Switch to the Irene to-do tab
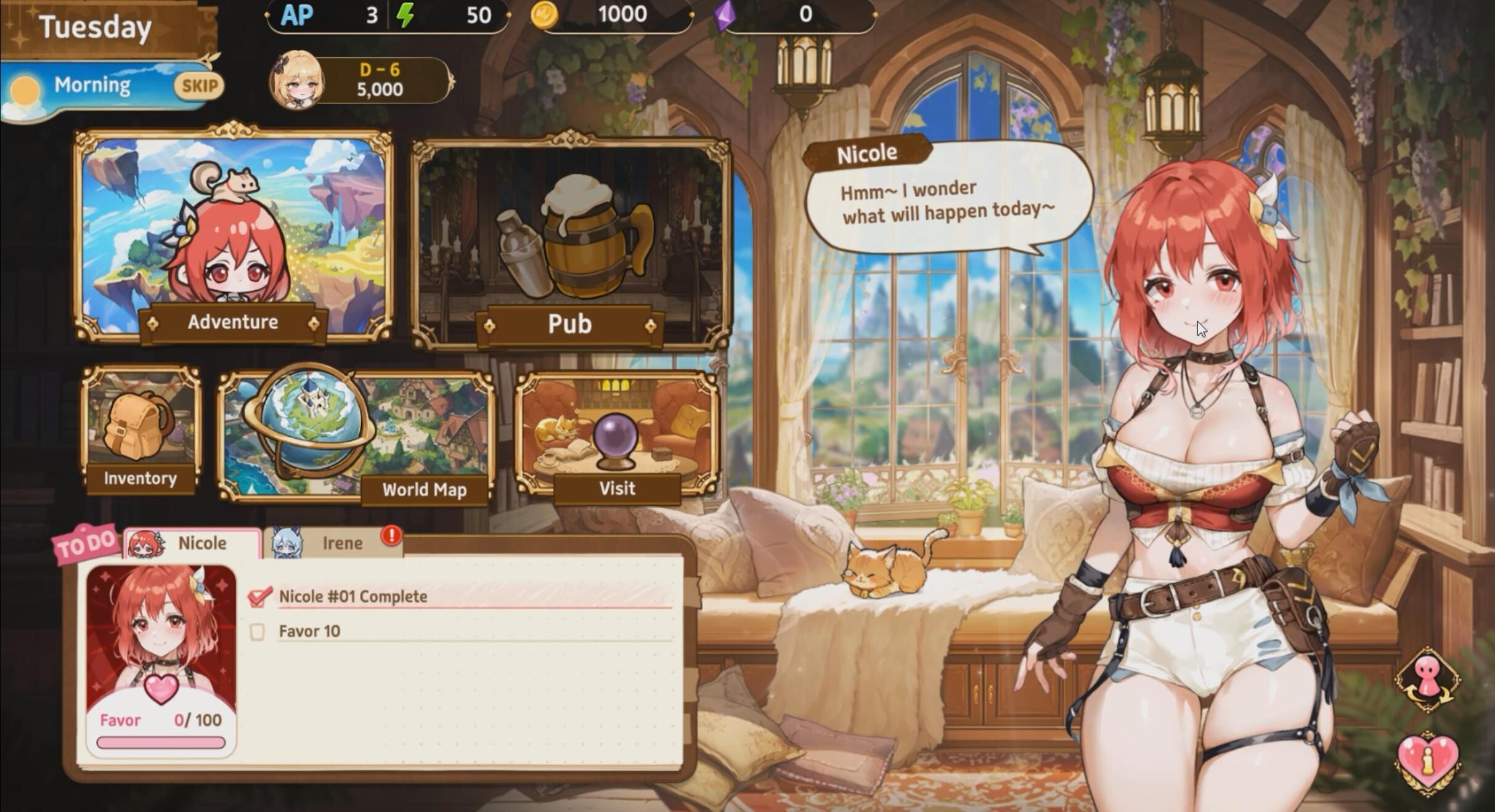 point(334,543)
